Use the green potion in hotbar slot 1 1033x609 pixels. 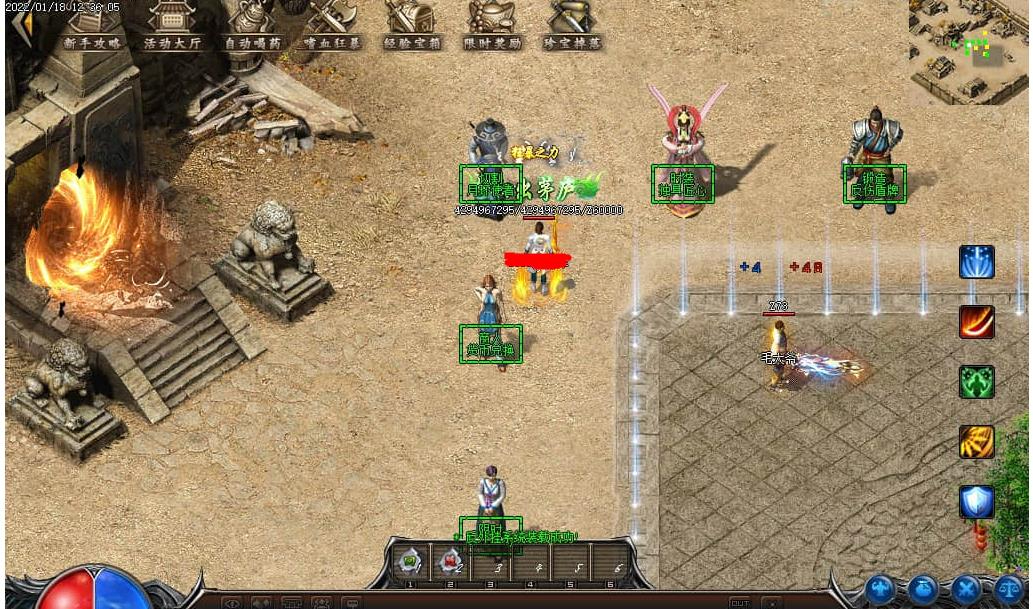(409, 562)
